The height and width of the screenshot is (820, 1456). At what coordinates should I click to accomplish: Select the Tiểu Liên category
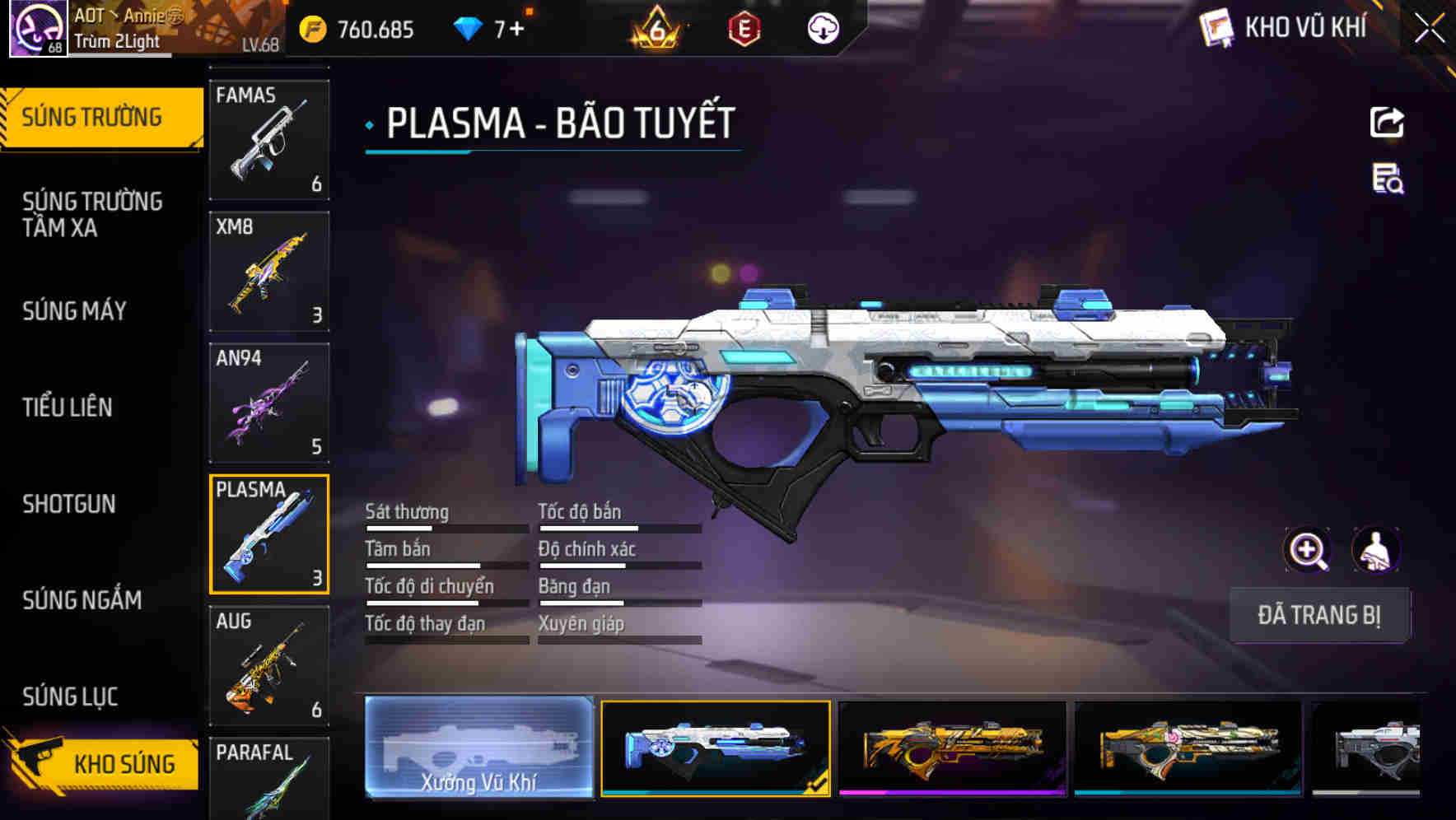pyautogui.click(x=67, y=408)
